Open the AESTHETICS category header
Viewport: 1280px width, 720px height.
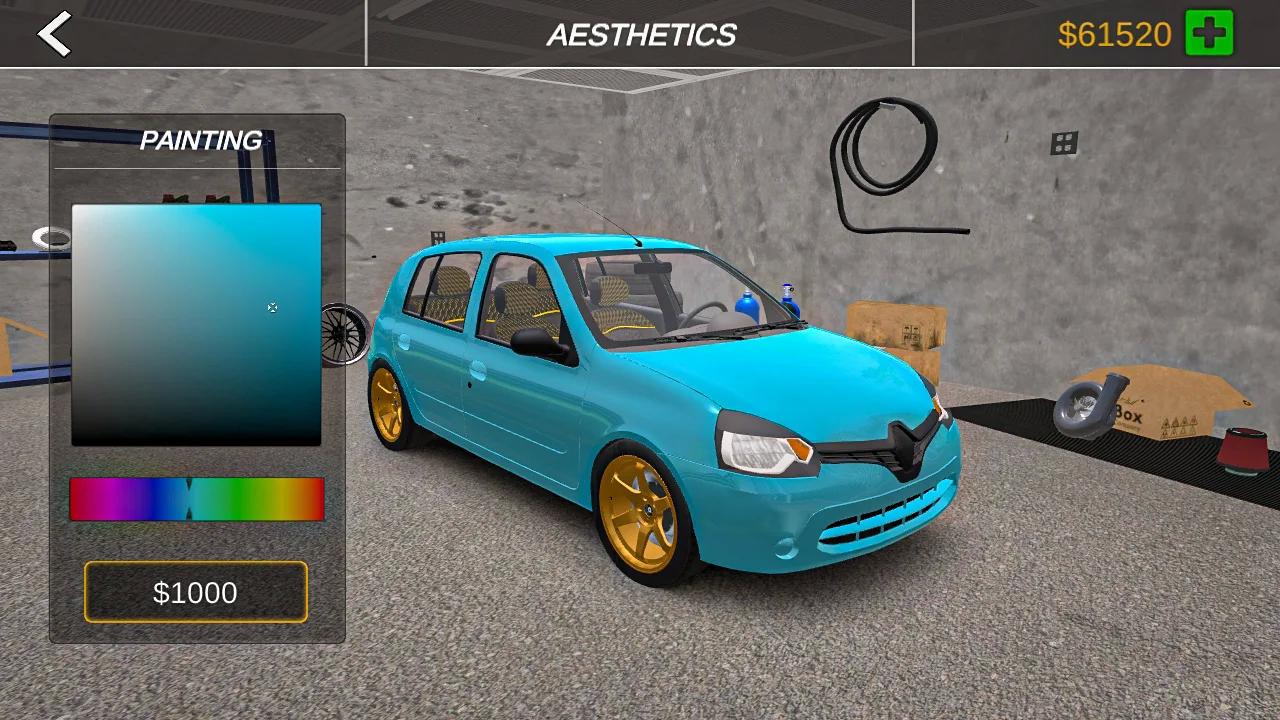pyautogui.click(x=640, y=35)
